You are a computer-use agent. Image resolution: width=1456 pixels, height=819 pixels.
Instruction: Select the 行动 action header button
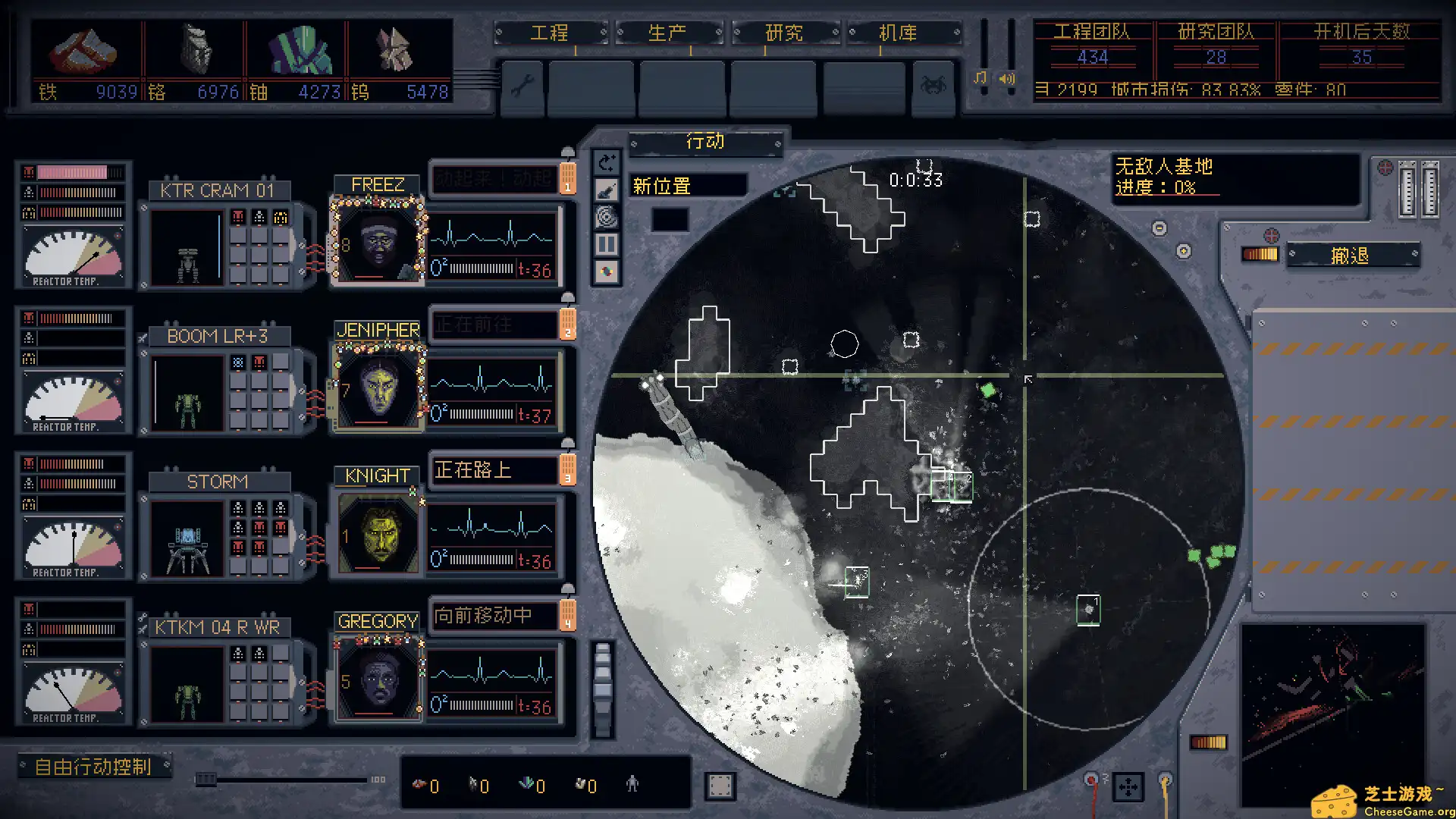tap(705, 142)
